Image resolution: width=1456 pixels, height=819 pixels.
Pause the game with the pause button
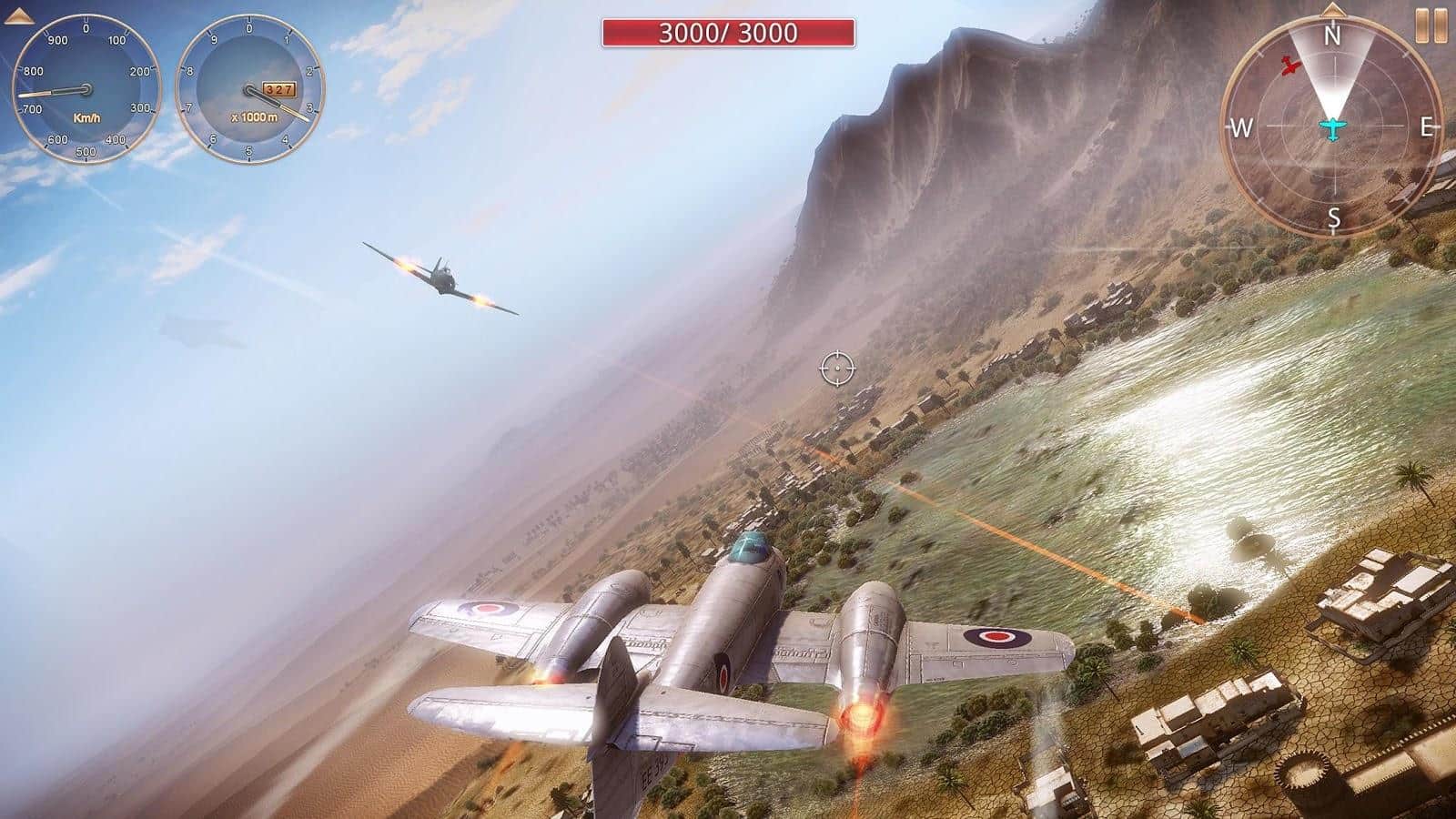pyautogui.click(x=1431, y=26)
